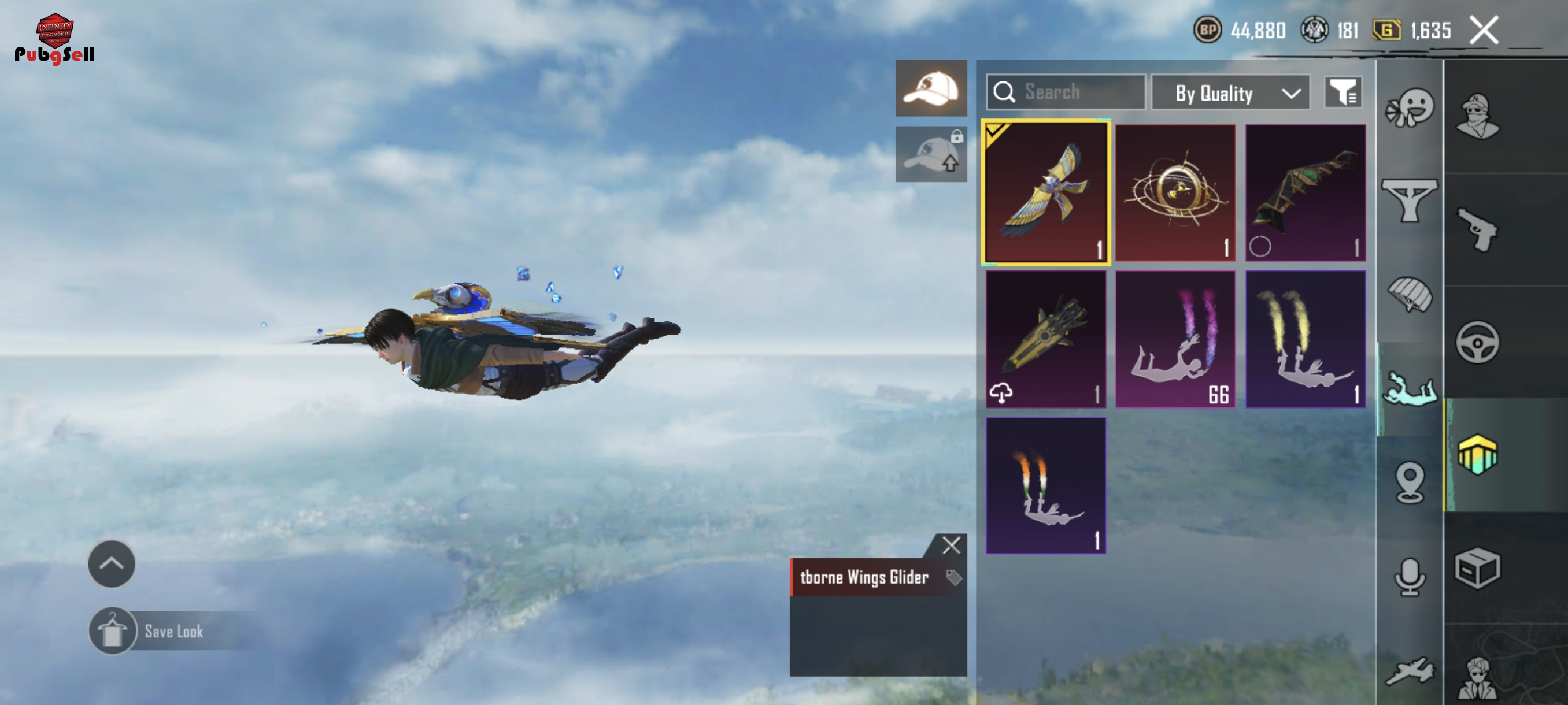1568x705 pixels.
Task: Switch to the white cap preset tab
Action: click(x=931, y=88)
